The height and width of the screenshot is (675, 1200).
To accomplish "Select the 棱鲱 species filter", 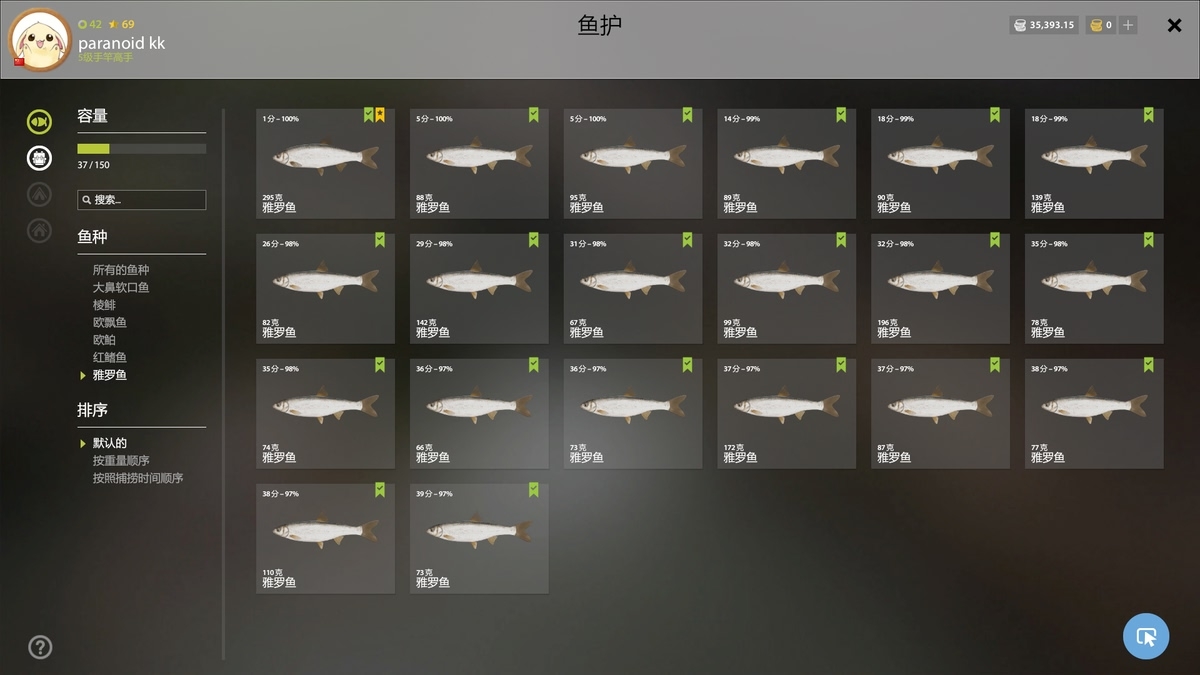I will click(x=104, y=305).
